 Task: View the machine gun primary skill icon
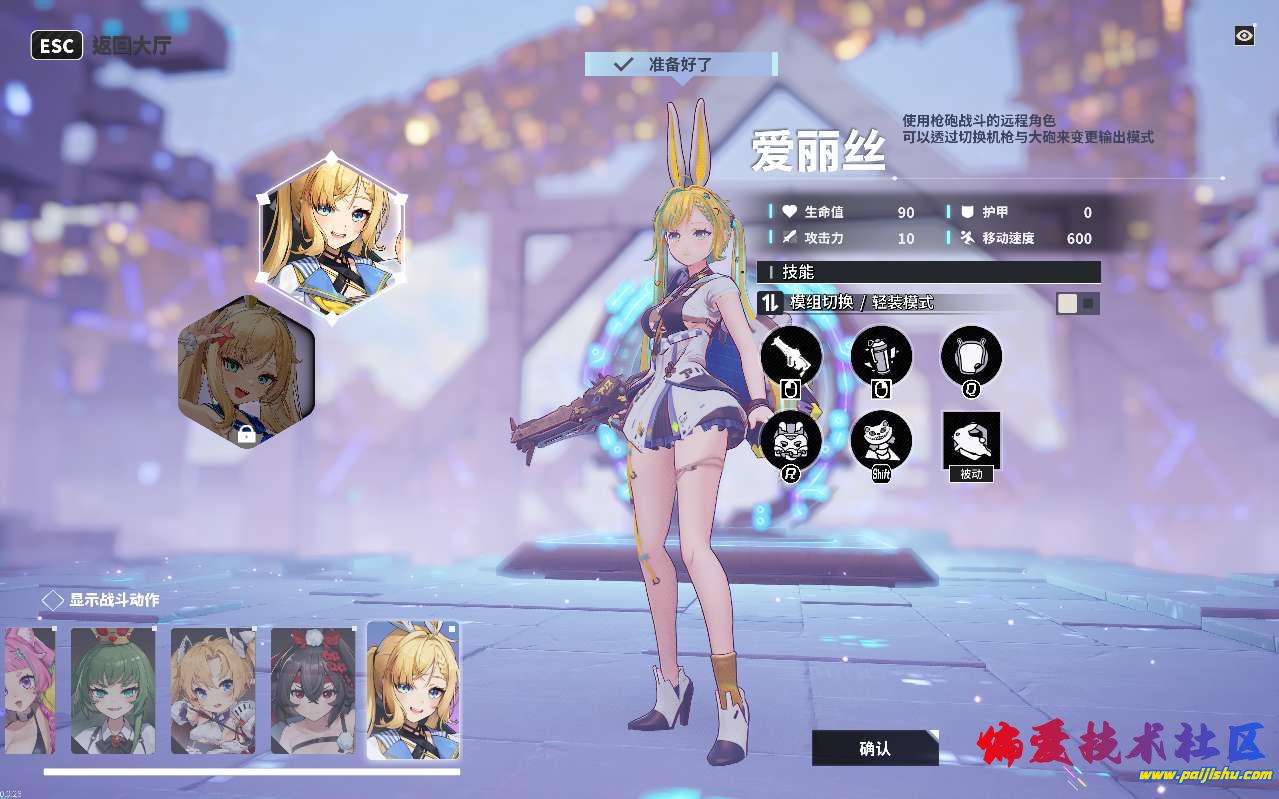791,355
